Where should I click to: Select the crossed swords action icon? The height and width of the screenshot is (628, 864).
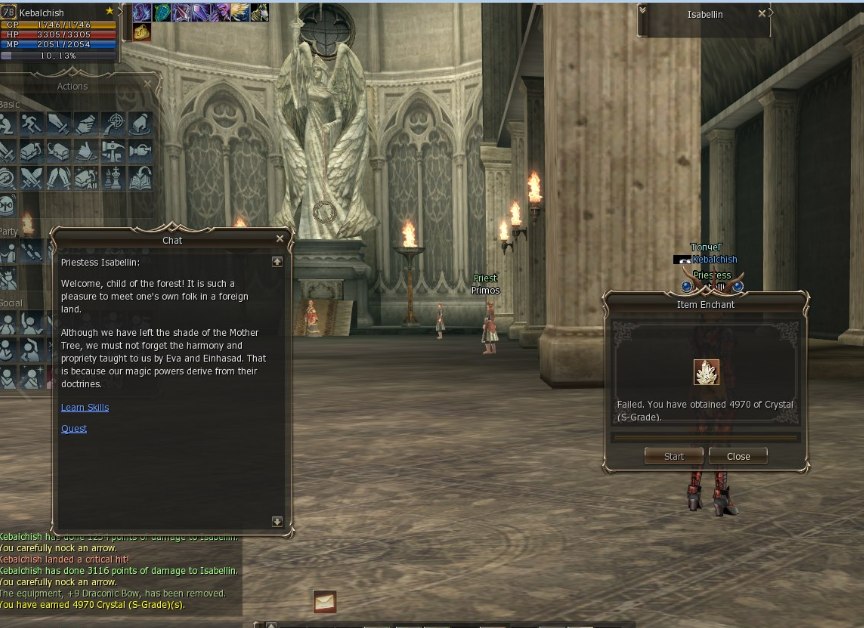[x=33, y=179]
